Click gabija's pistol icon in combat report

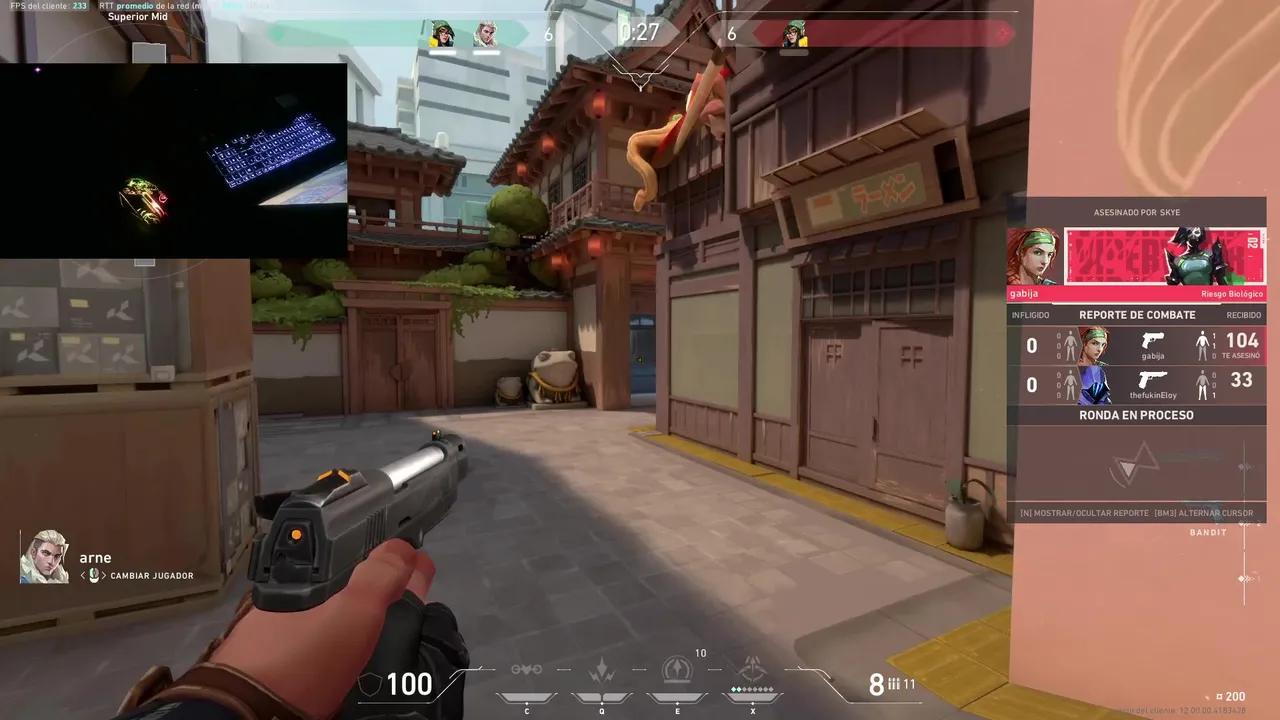[1153, 340]
